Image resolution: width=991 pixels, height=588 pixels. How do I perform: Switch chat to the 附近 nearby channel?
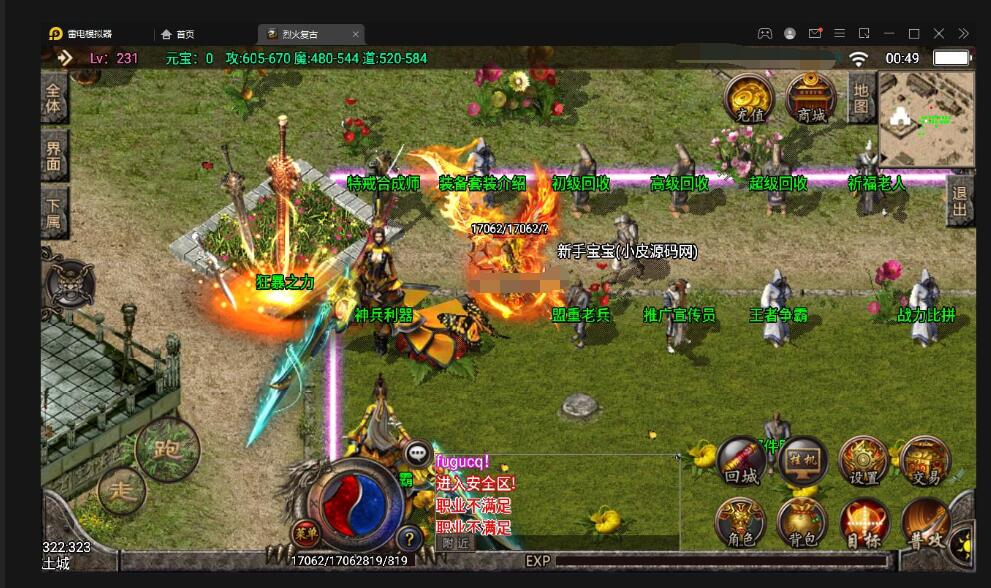(456, 543)
